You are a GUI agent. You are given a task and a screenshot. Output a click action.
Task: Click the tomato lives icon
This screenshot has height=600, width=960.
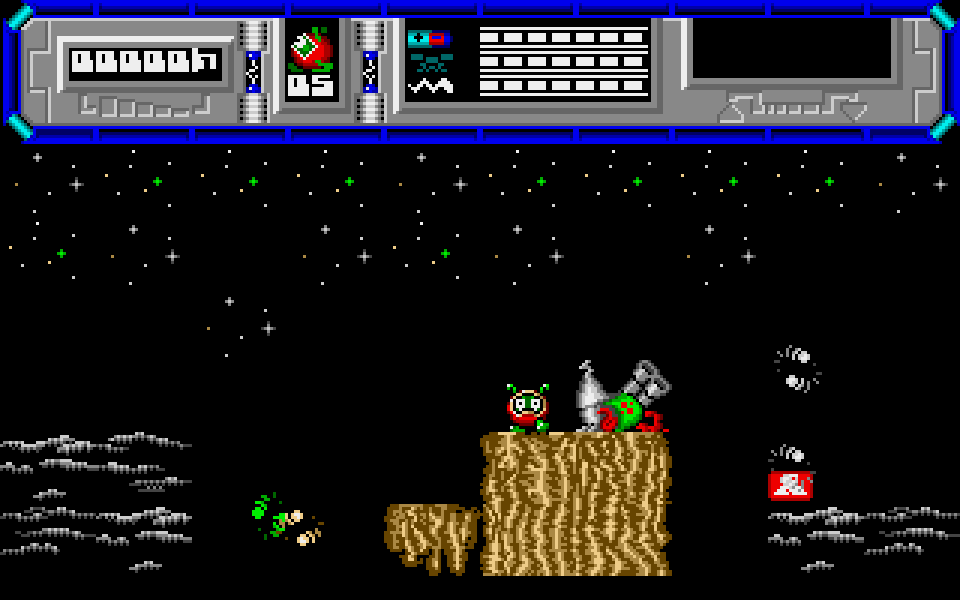click(x=311, y=48)
